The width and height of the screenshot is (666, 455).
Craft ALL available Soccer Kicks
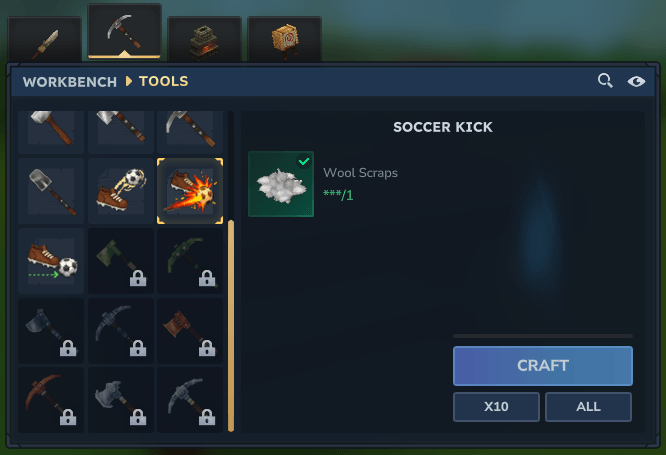click(588, 407)
